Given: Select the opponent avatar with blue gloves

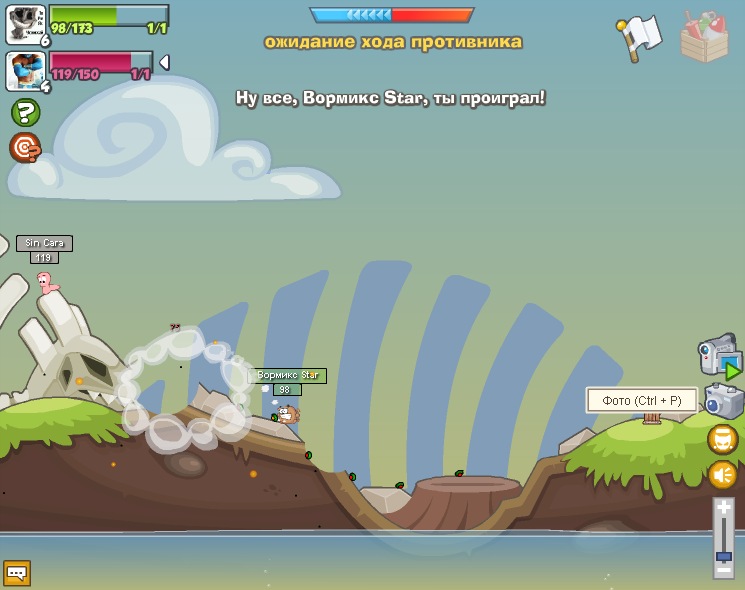Looking at the screenshot, I should coord(25,70).
